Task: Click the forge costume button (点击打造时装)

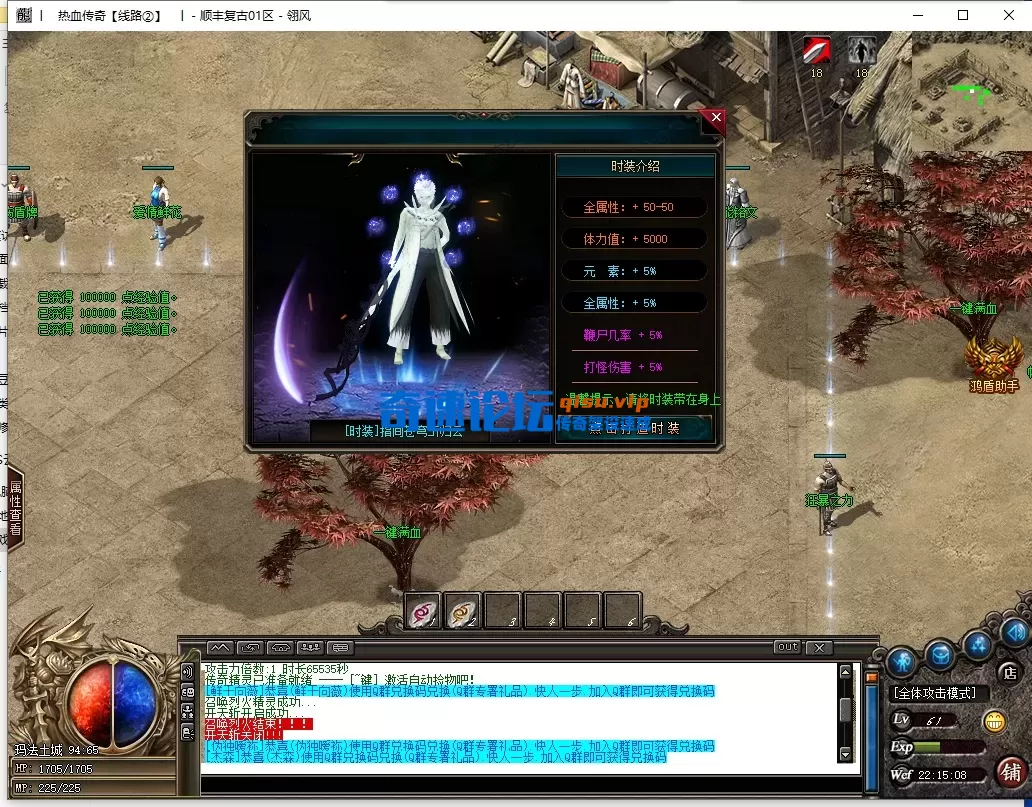Action: coord(635,428)
